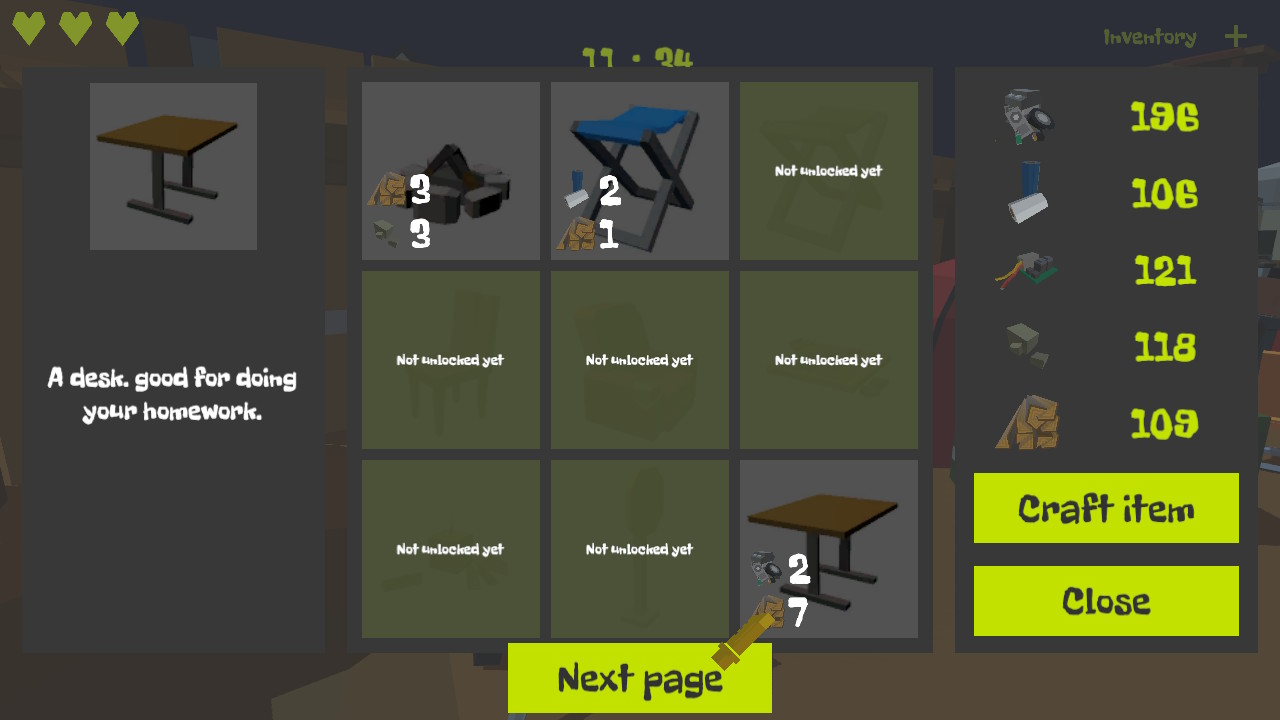Select the scrap metal engine part inventory icon
Viewport: 1280px width, 720px height.
click(1025, 117)
